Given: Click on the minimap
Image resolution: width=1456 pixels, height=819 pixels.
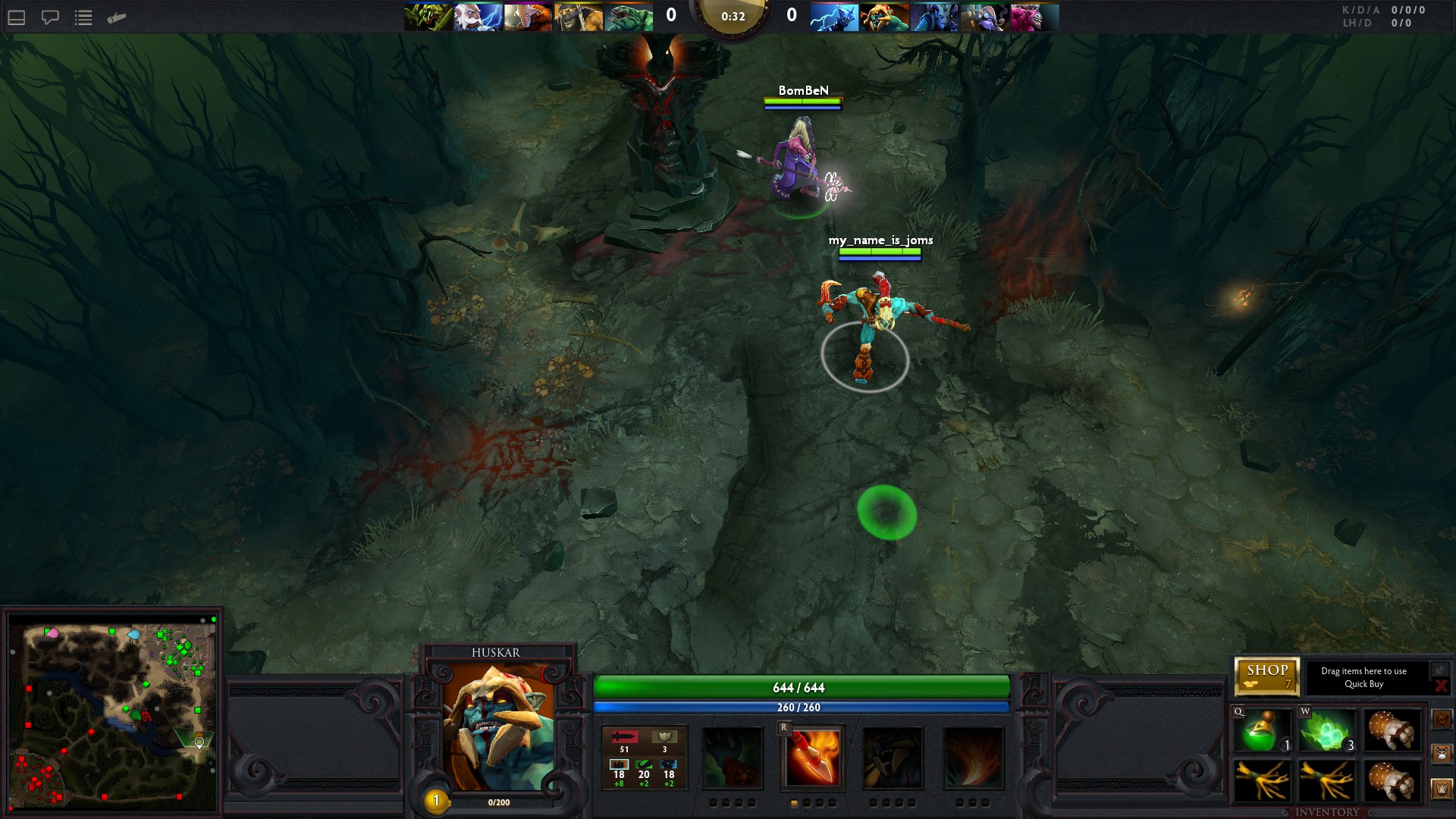Looking at the screenshot, I should [114, 713].
